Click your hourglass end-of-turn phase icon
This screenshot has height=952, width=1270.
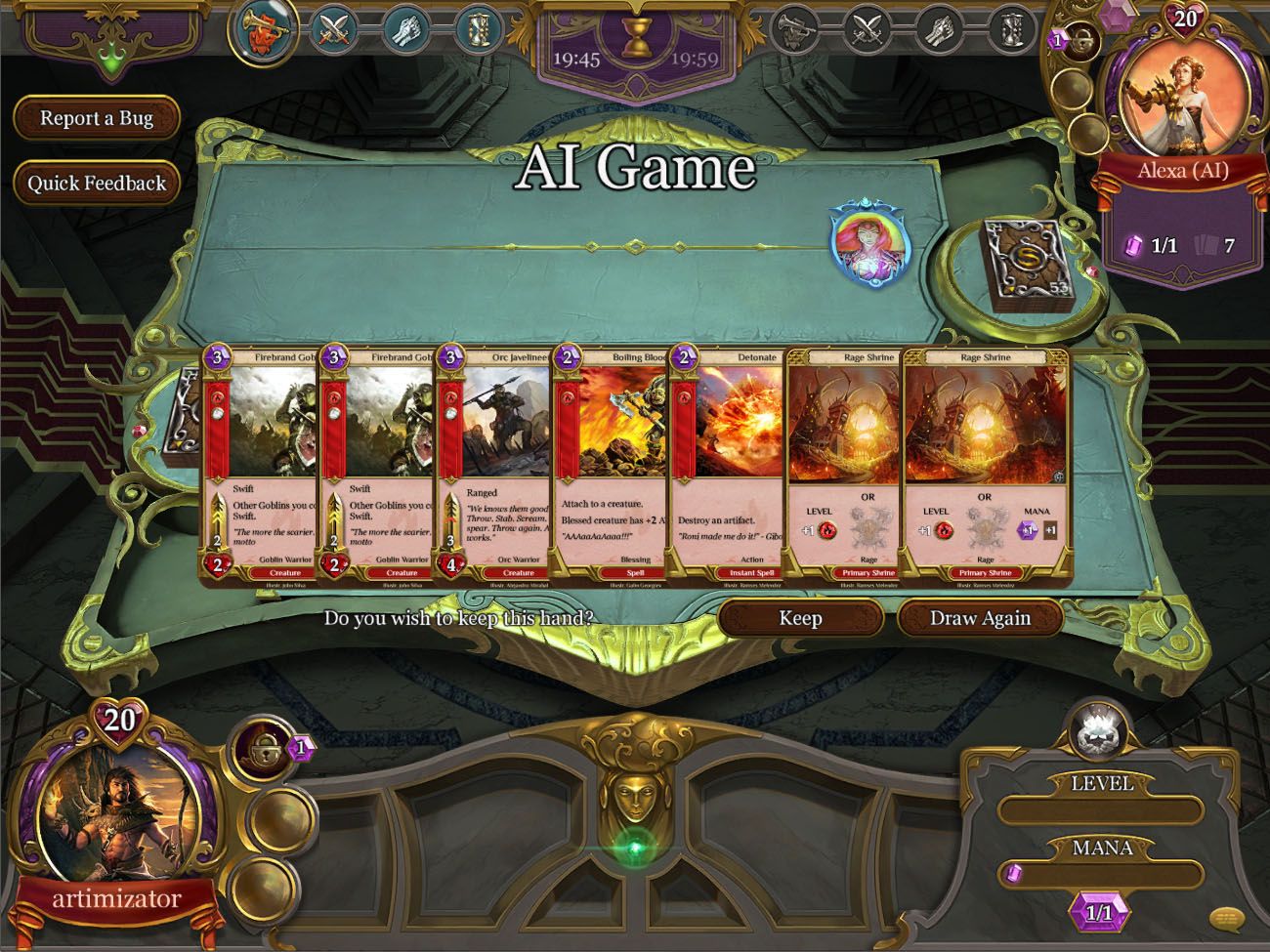click(x=481, y=29)
